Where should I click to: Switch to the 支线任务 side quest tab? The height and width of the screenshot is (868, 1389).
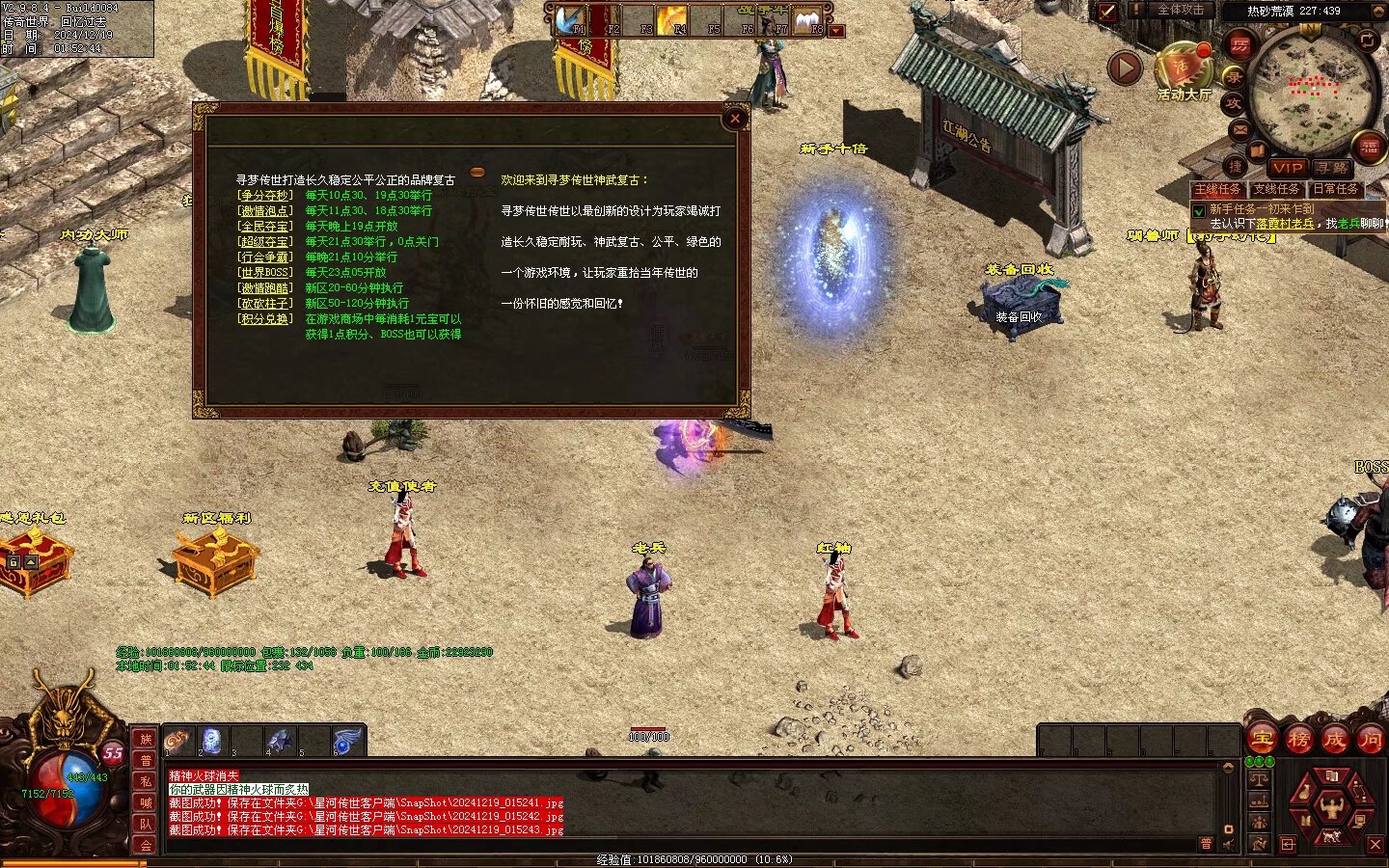click(1276, 189)
